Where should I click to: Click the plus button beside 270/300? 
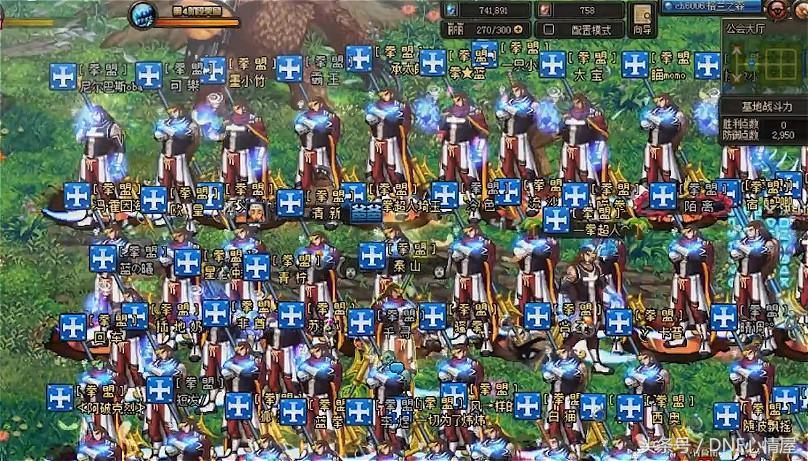[x=520, y=30]
